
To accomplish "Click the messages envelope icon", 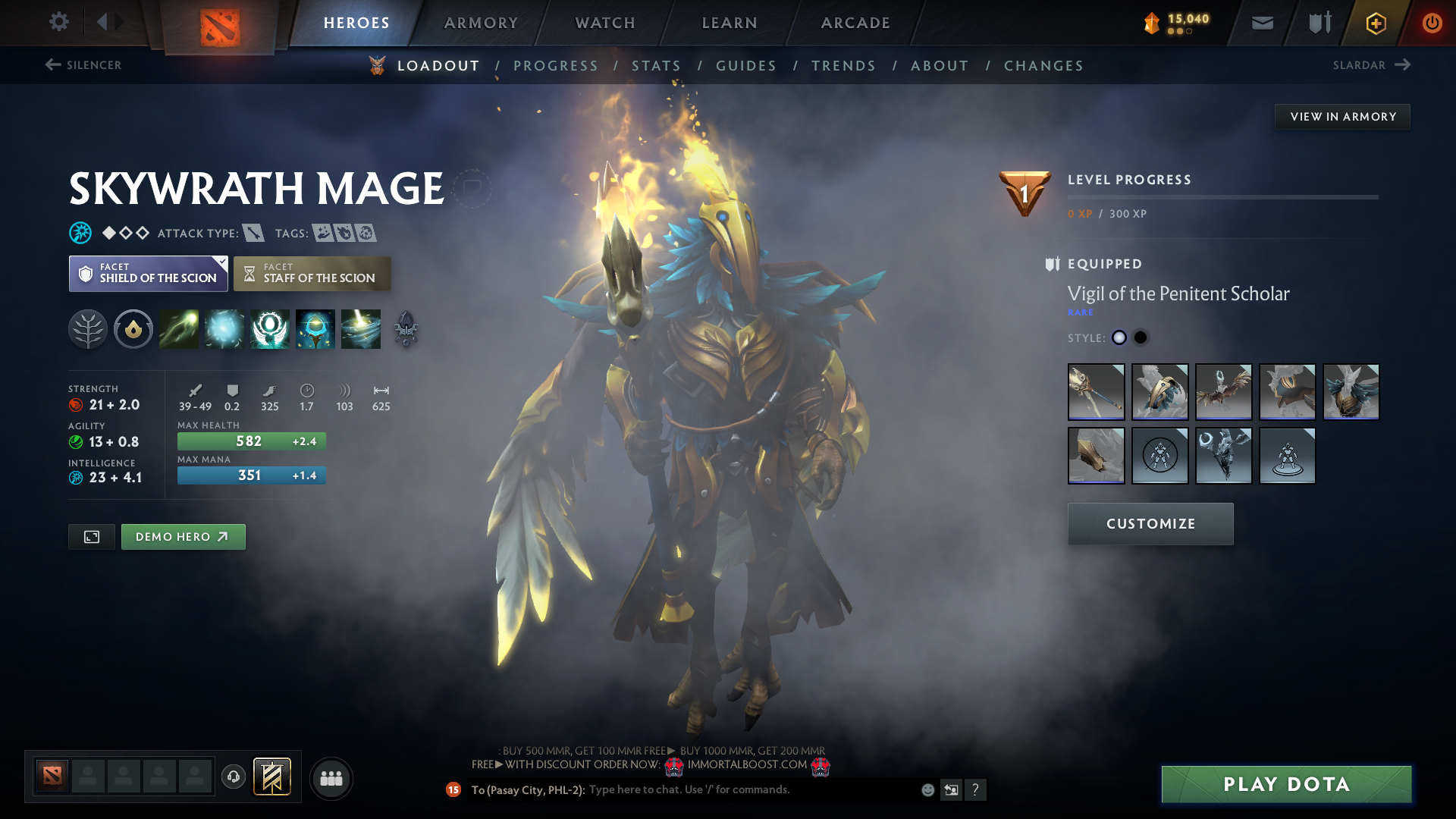I will click(1261, 22).
